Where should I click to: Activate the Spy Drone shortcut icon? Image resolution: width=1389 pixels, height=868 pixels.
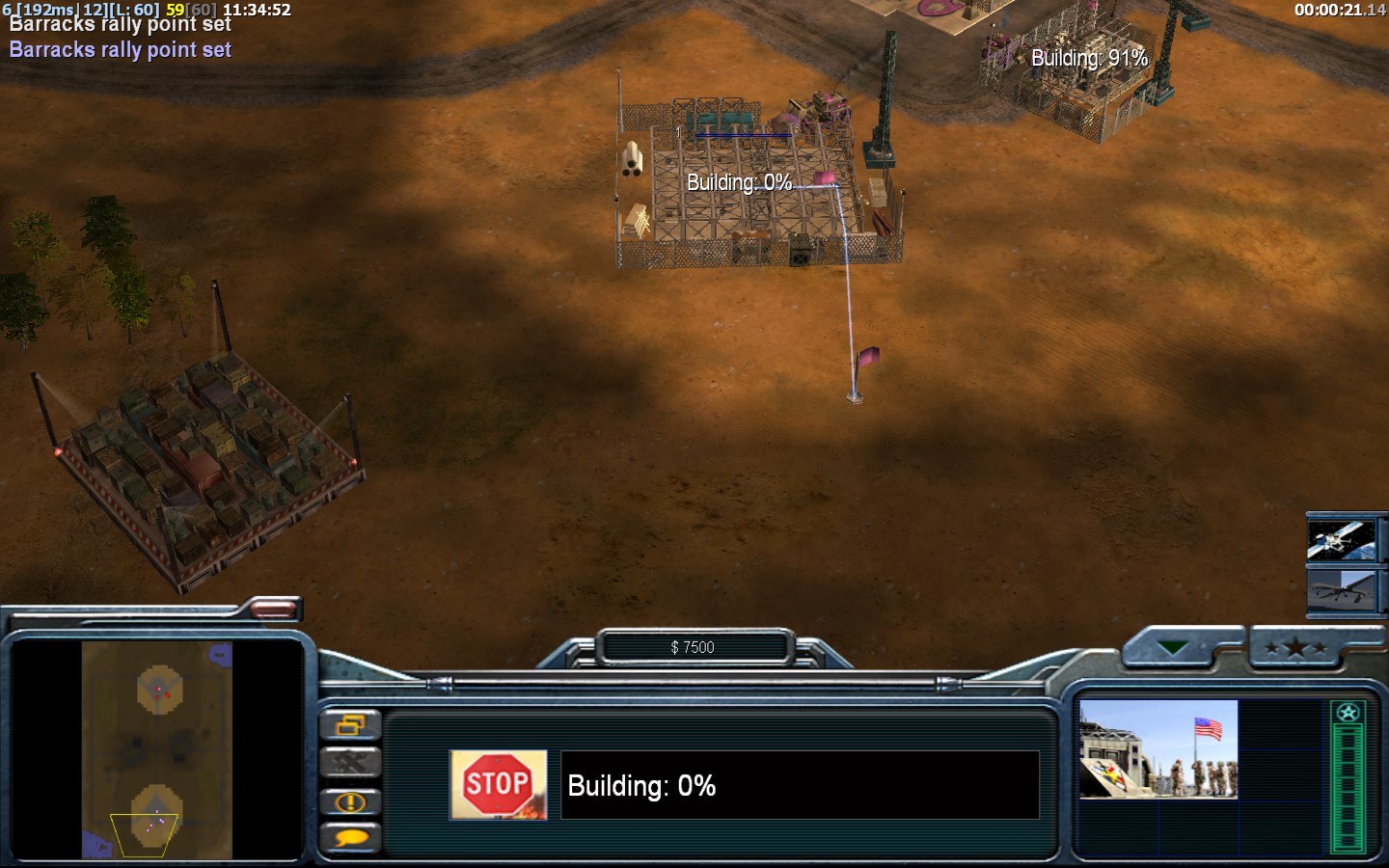tap(1341, 587)
